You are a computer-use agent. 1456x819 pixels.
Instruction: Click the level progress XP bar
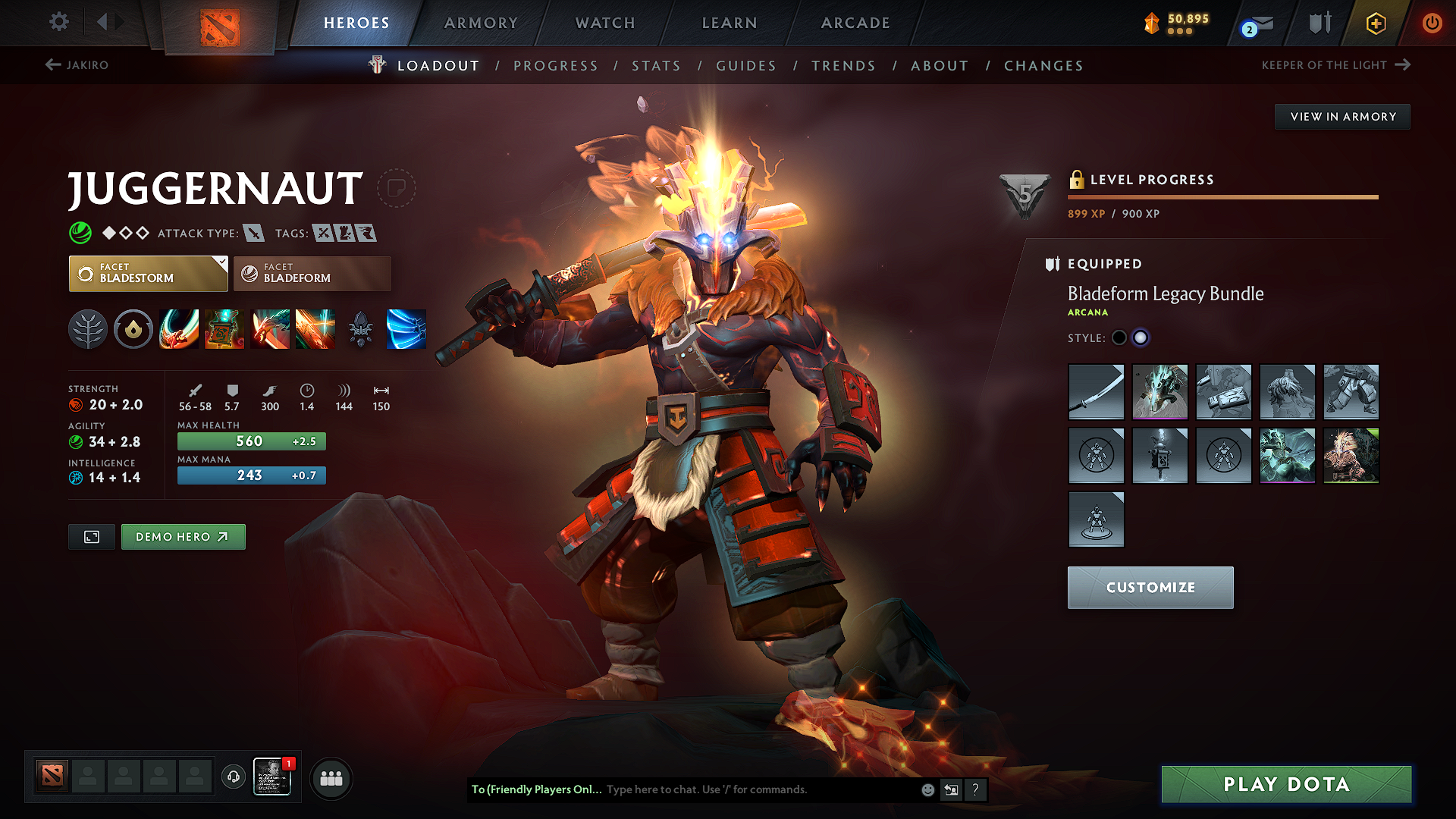coord(1222,196)
